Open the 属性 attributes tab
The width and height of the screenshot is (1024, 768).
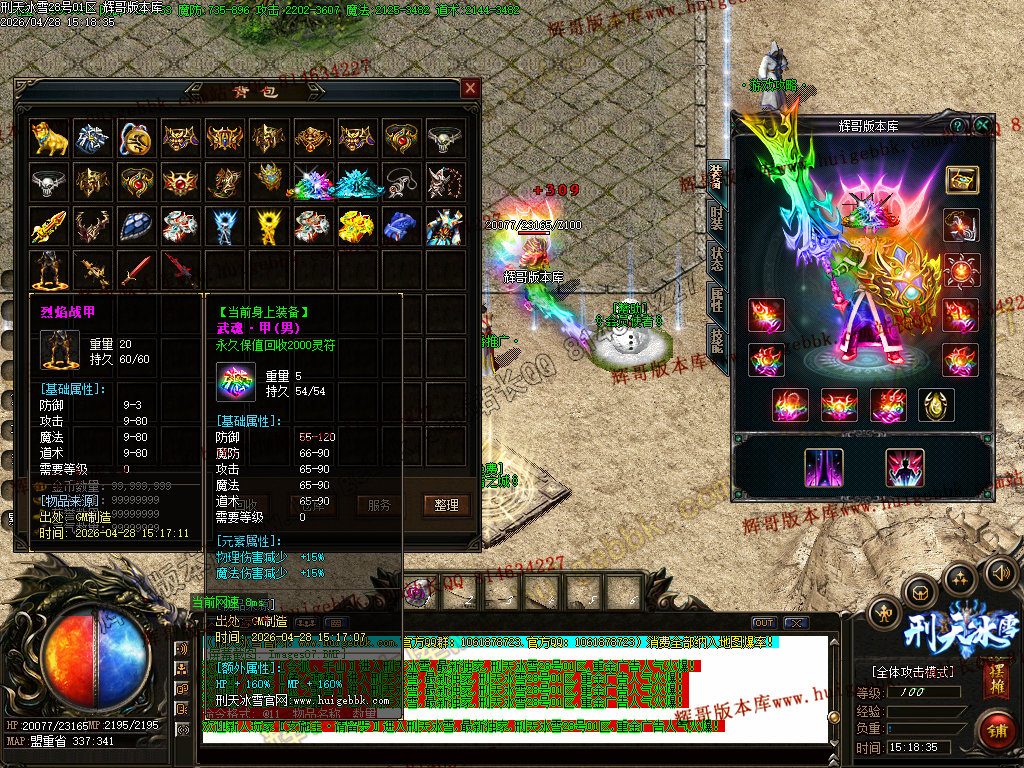click(x=717, y=299)
